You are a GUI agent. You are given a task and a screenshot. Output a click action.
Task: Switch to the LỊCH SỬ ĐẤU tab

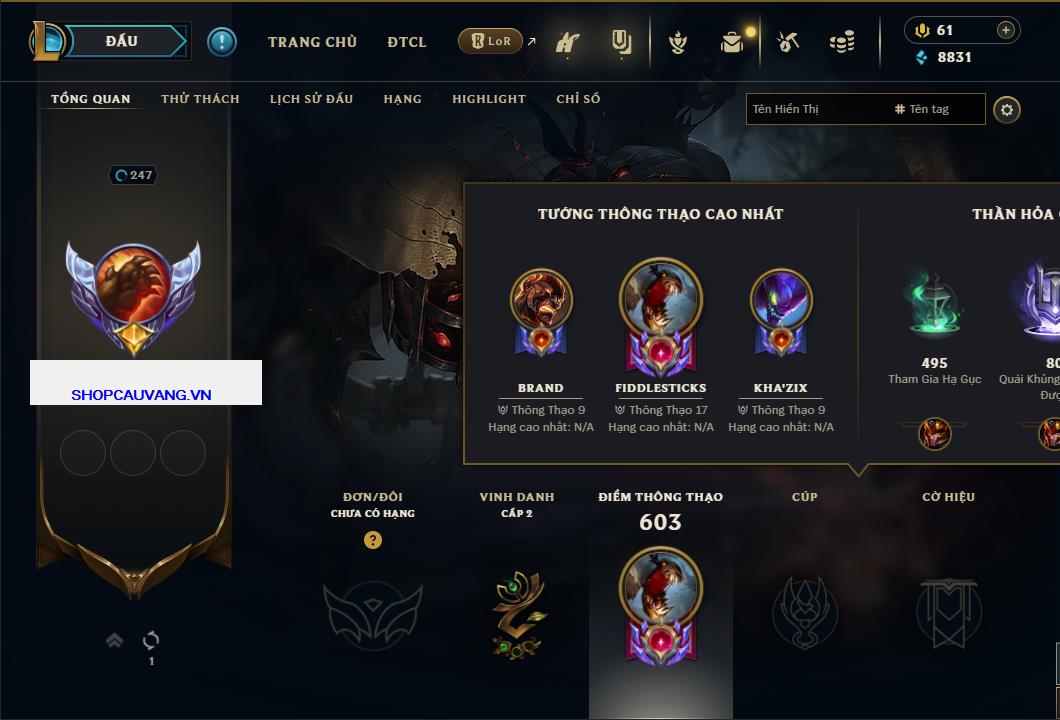(311, 99)
